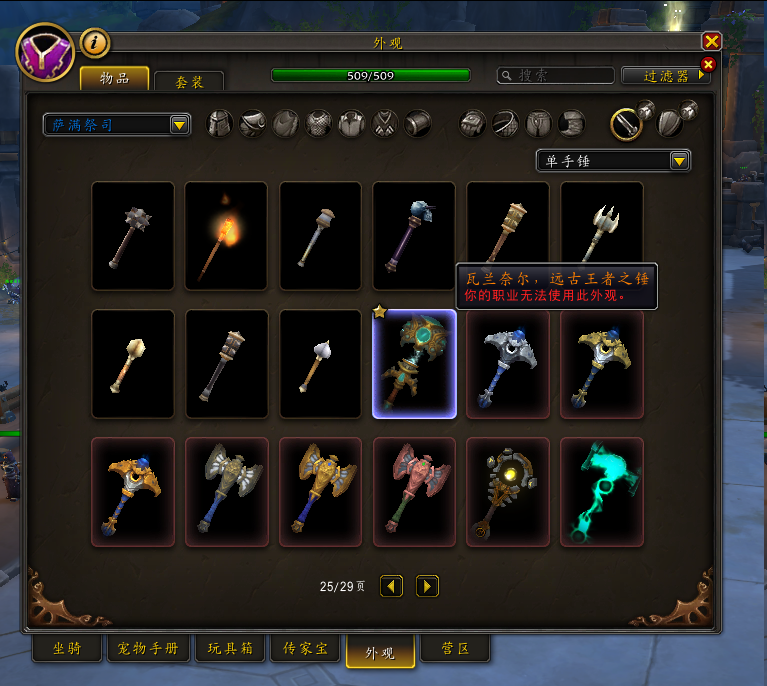Choose the hands slot glove icon
Viewport: 767px width, 686px height.
click(x=473, y=124)
